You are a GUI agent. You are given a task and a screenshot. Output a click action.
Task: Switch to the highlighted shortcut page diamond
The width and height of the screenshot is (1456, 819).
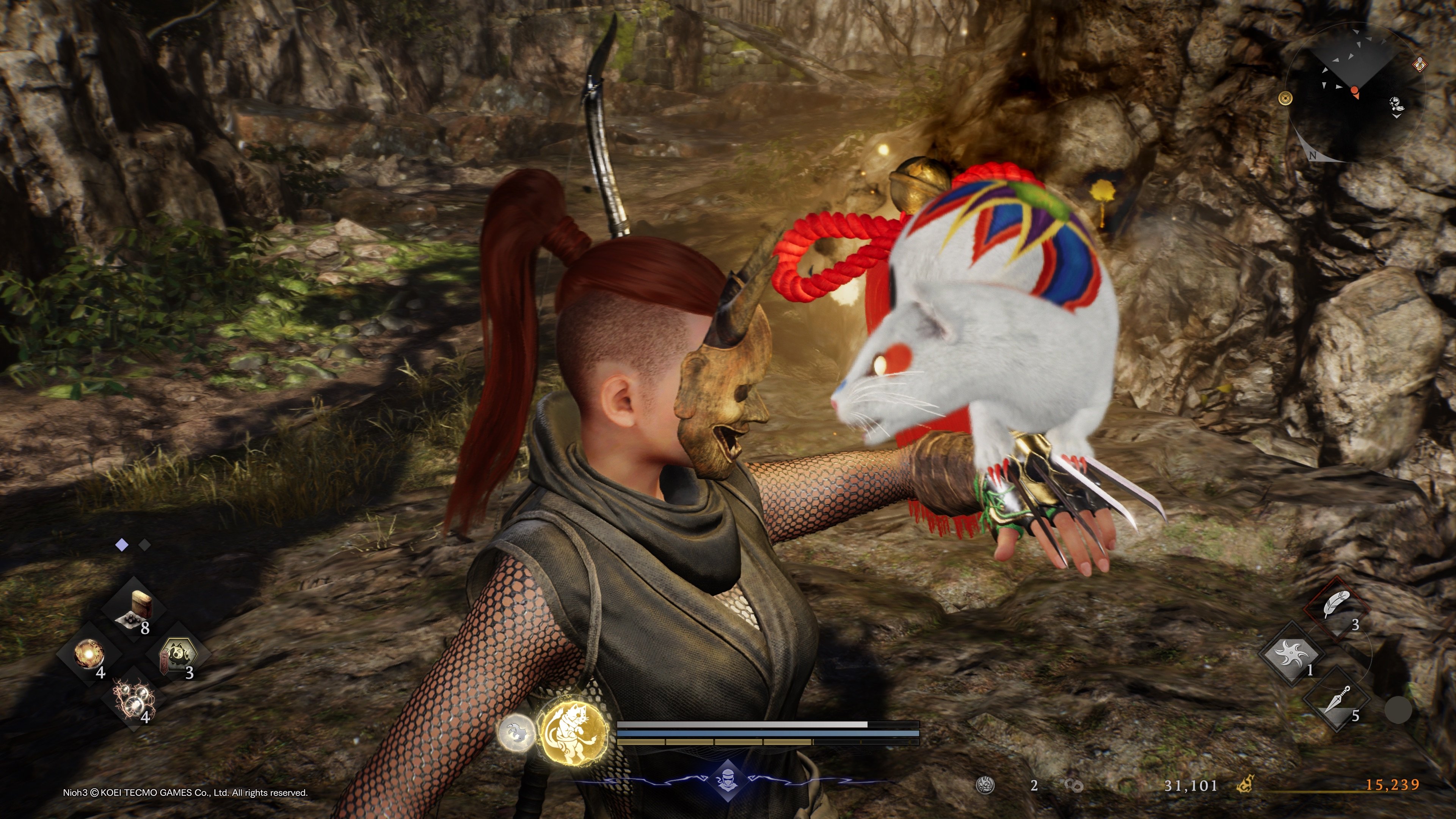[121, 545]
